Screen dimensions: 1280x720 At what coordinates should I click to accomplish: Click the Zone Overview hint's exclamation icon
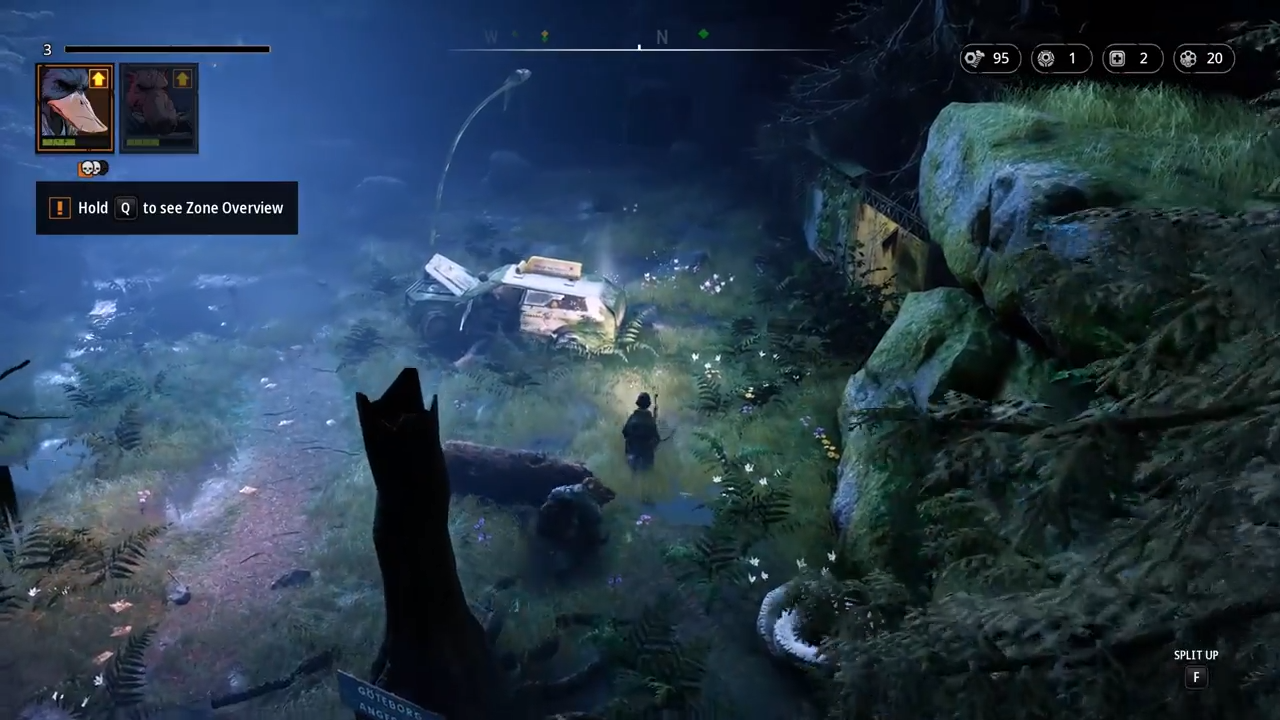point(60,208)
